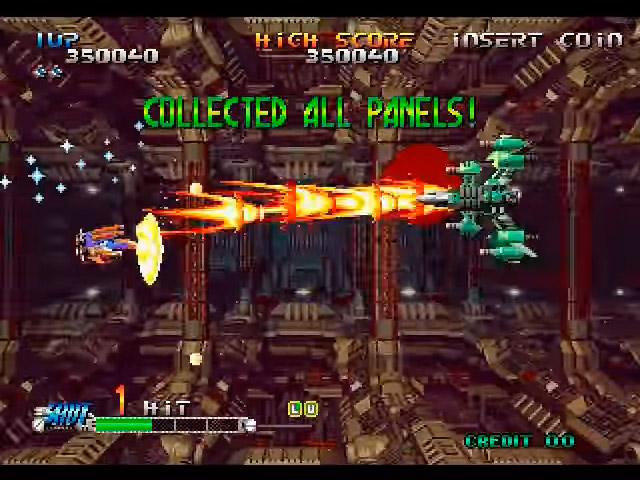Image resolution: width=640 pixels, height=480 pixels.
Task: Select the remaining lives ship icons
Action: point(46,71)
